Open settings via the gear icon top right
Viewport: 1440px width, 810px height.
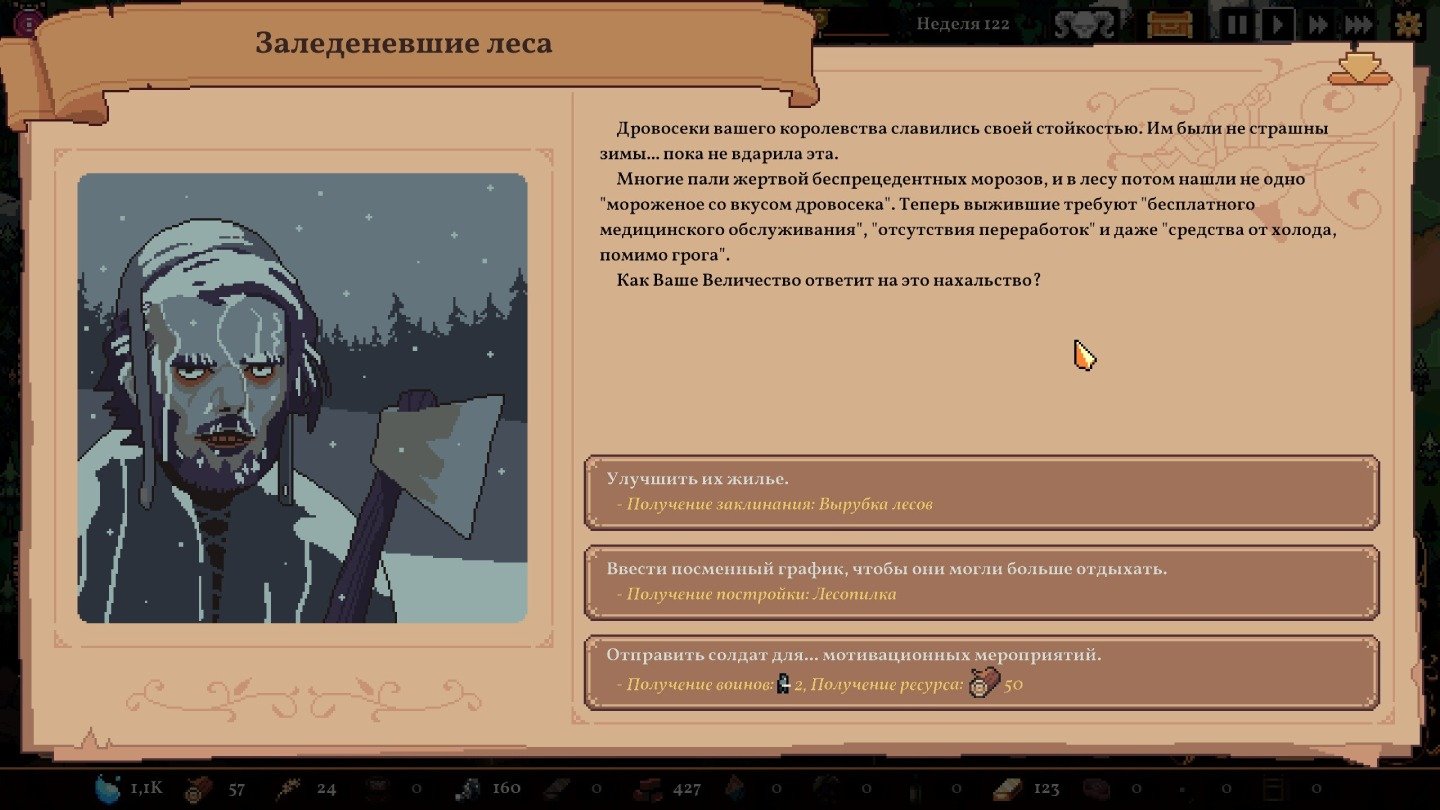tap(1407, 24)
